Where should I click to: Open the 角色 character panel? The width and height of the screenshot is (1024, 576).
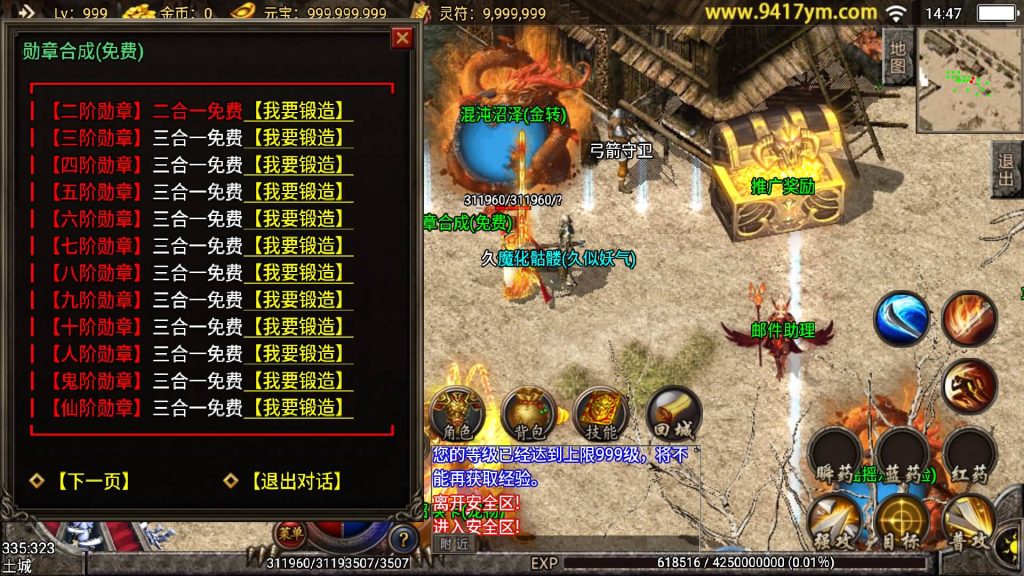(x=456, y=415)
